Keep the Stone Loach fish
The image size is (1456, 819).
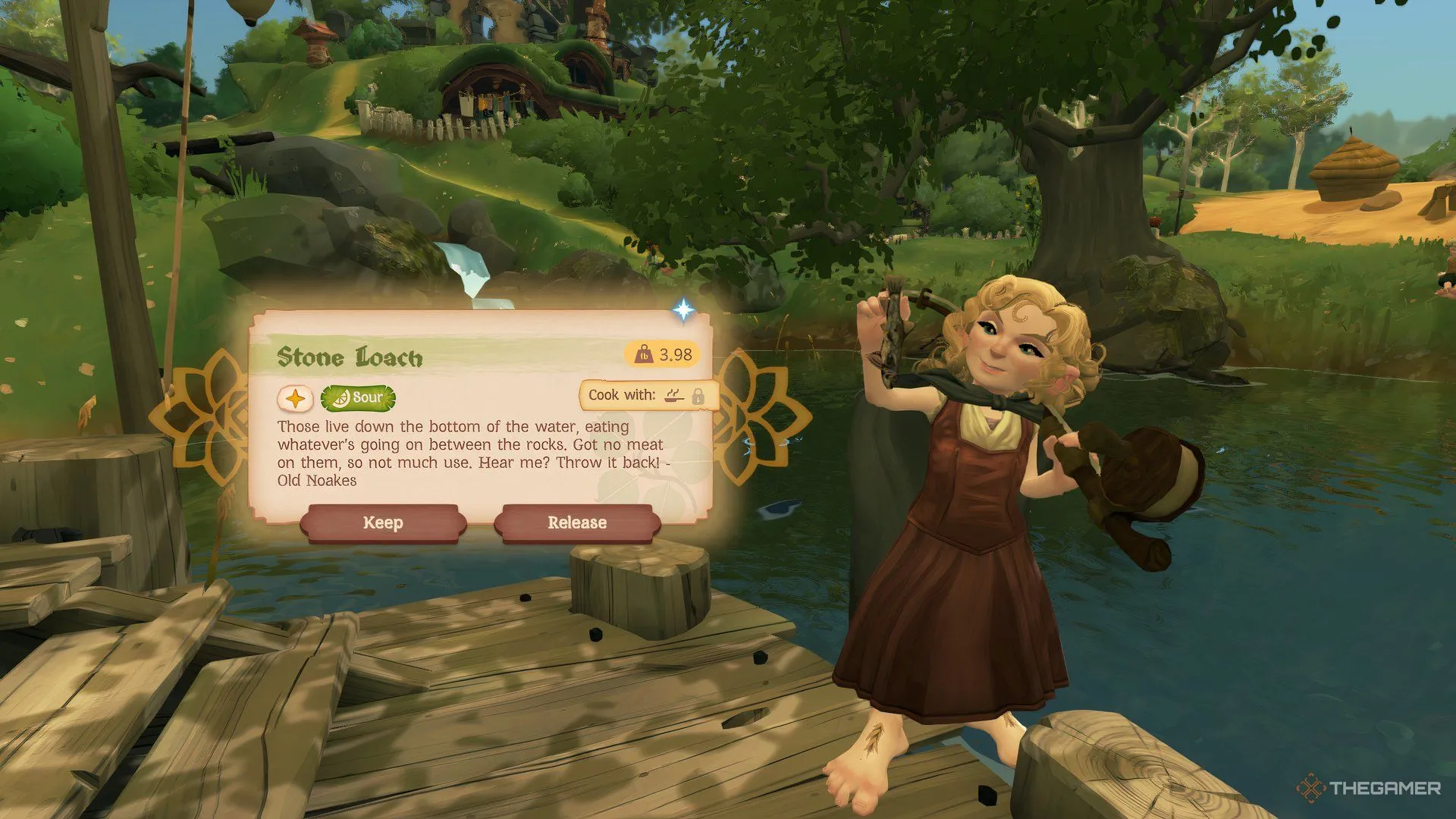point(382,523)
